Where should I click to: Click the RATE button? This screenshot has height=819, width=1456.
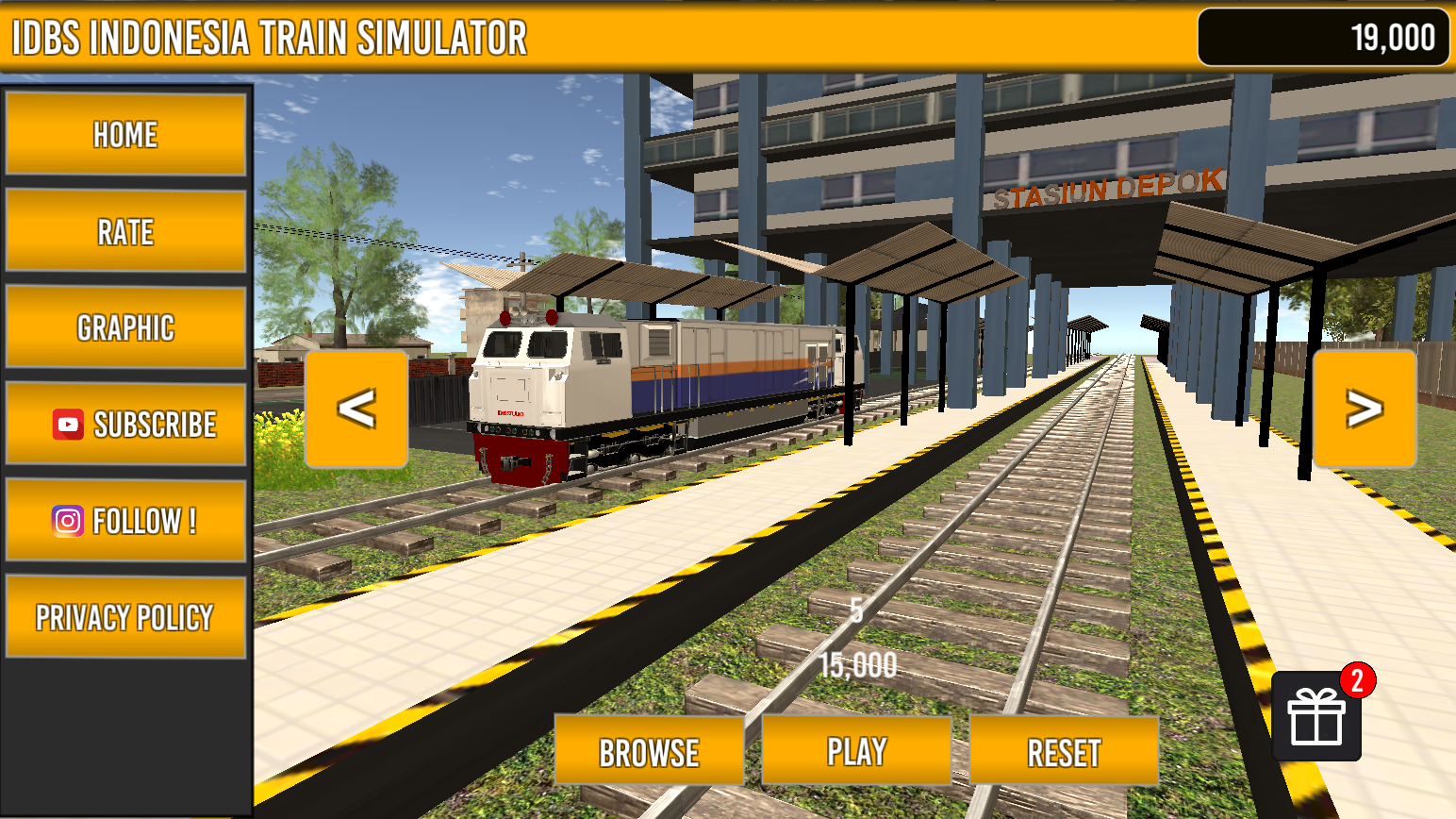tap(125, 232)
